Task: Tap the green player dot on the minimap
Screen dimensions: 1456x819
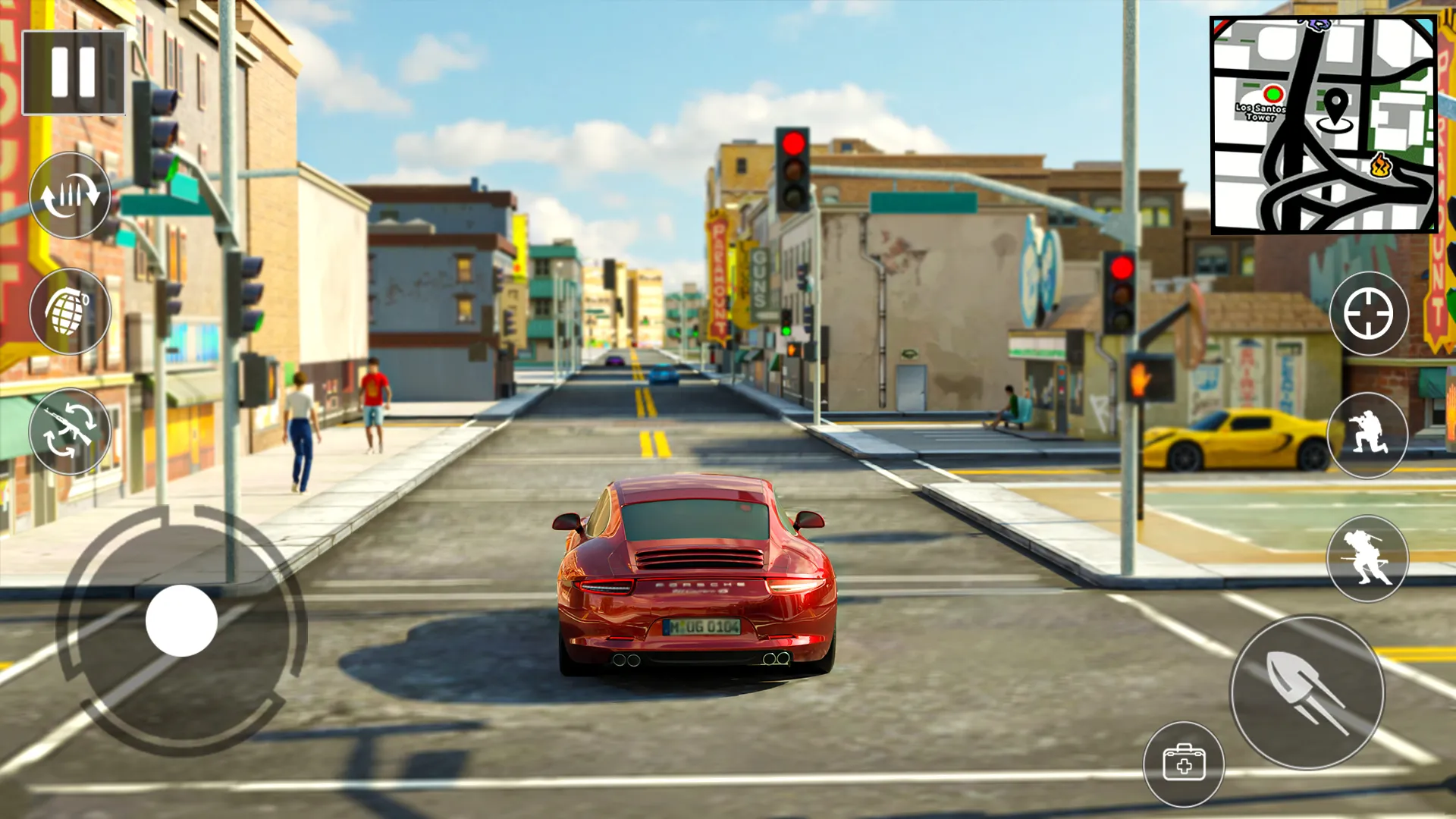Action: point(1274,93)
